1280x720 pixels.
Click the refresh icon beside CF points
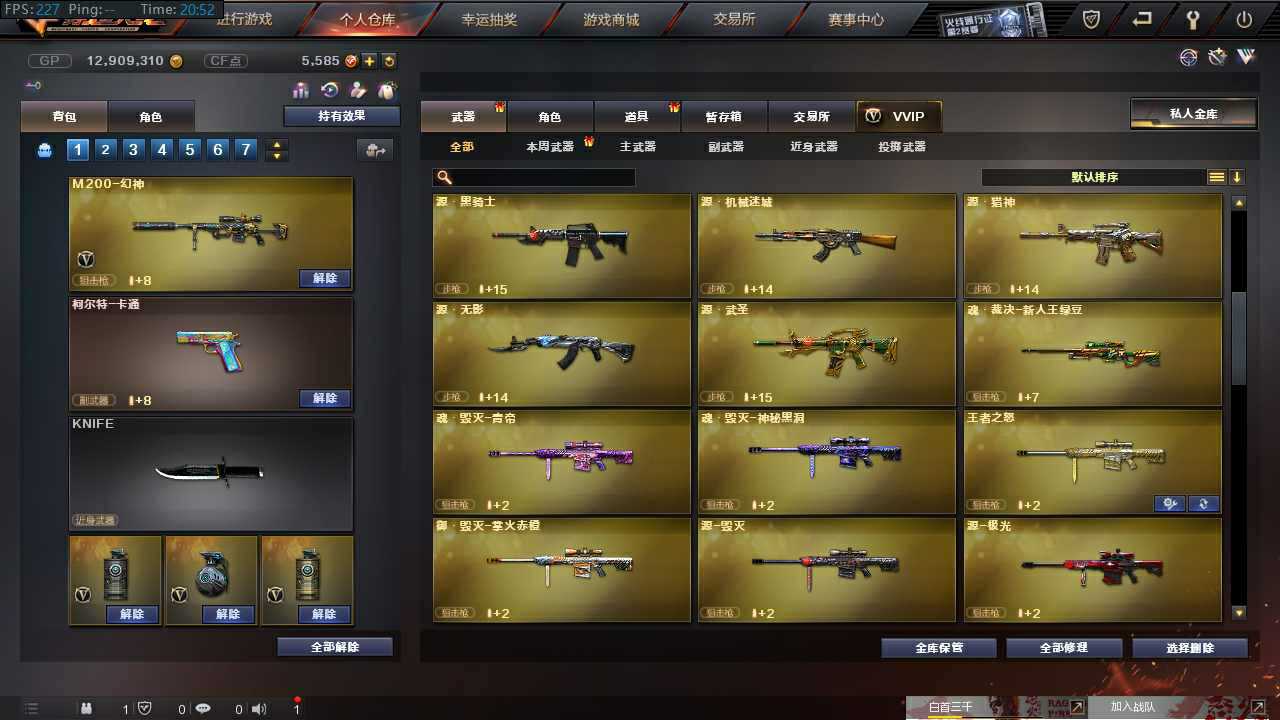[x=389, y=60]
